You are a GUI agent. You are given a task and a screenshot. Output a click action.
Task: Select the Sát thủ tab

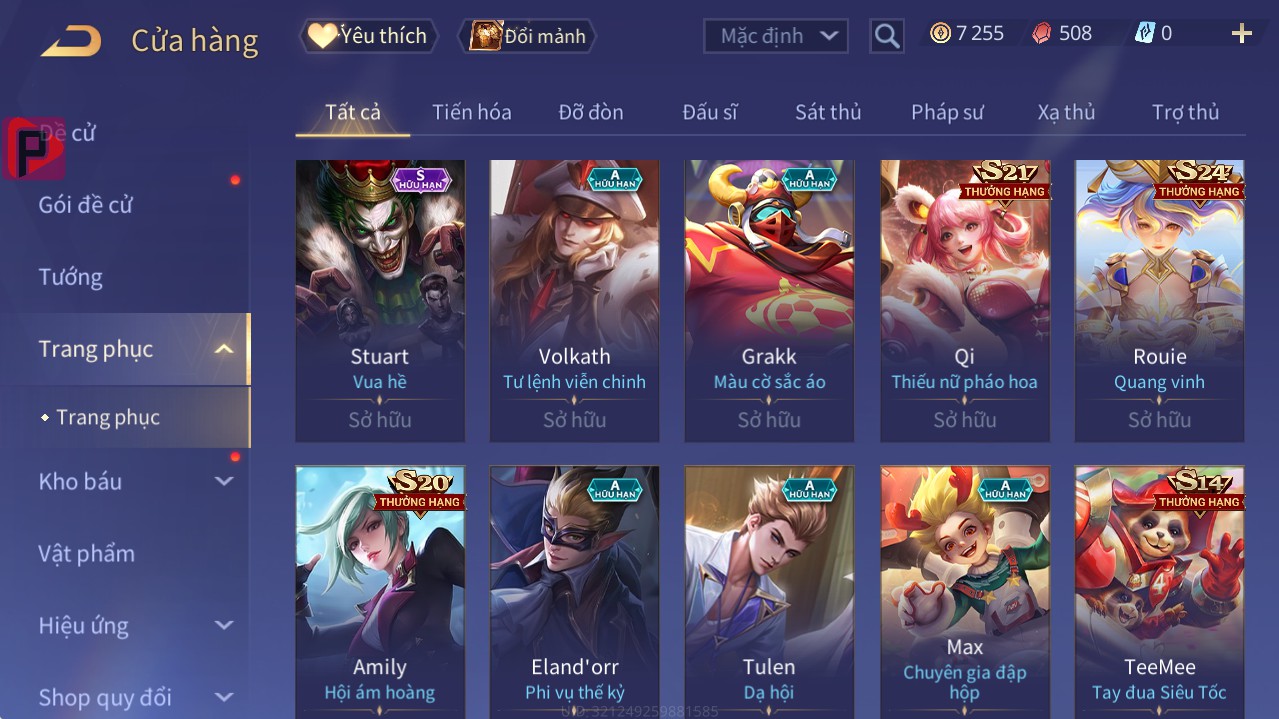coord(828,112)
